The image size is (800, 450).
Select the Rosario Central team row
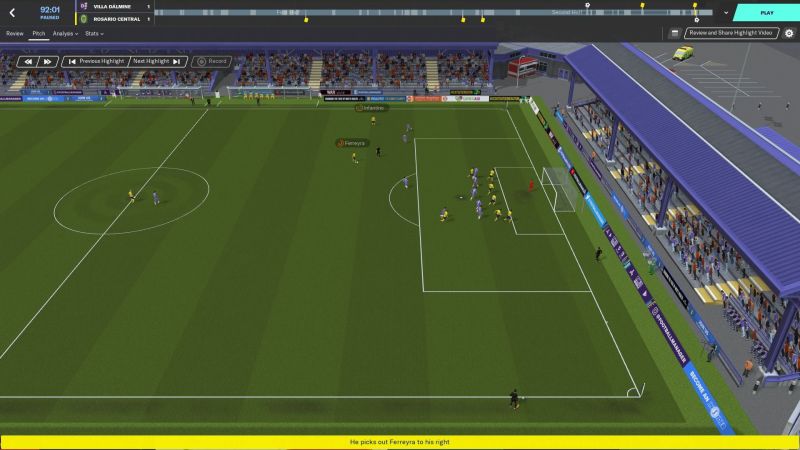(116, 18)
